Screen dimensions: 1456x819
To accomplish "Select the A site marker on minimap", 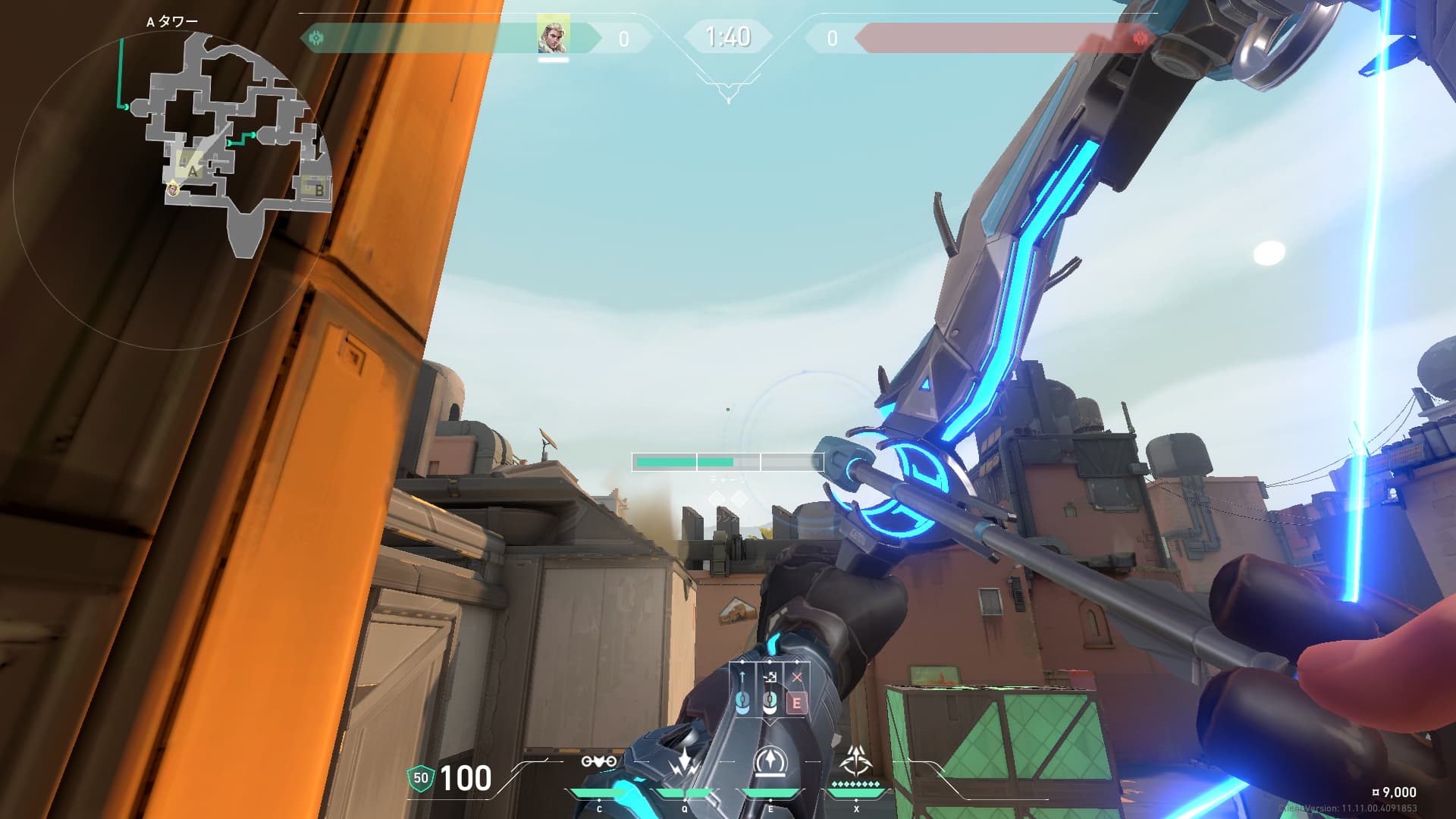I will 191,167.
